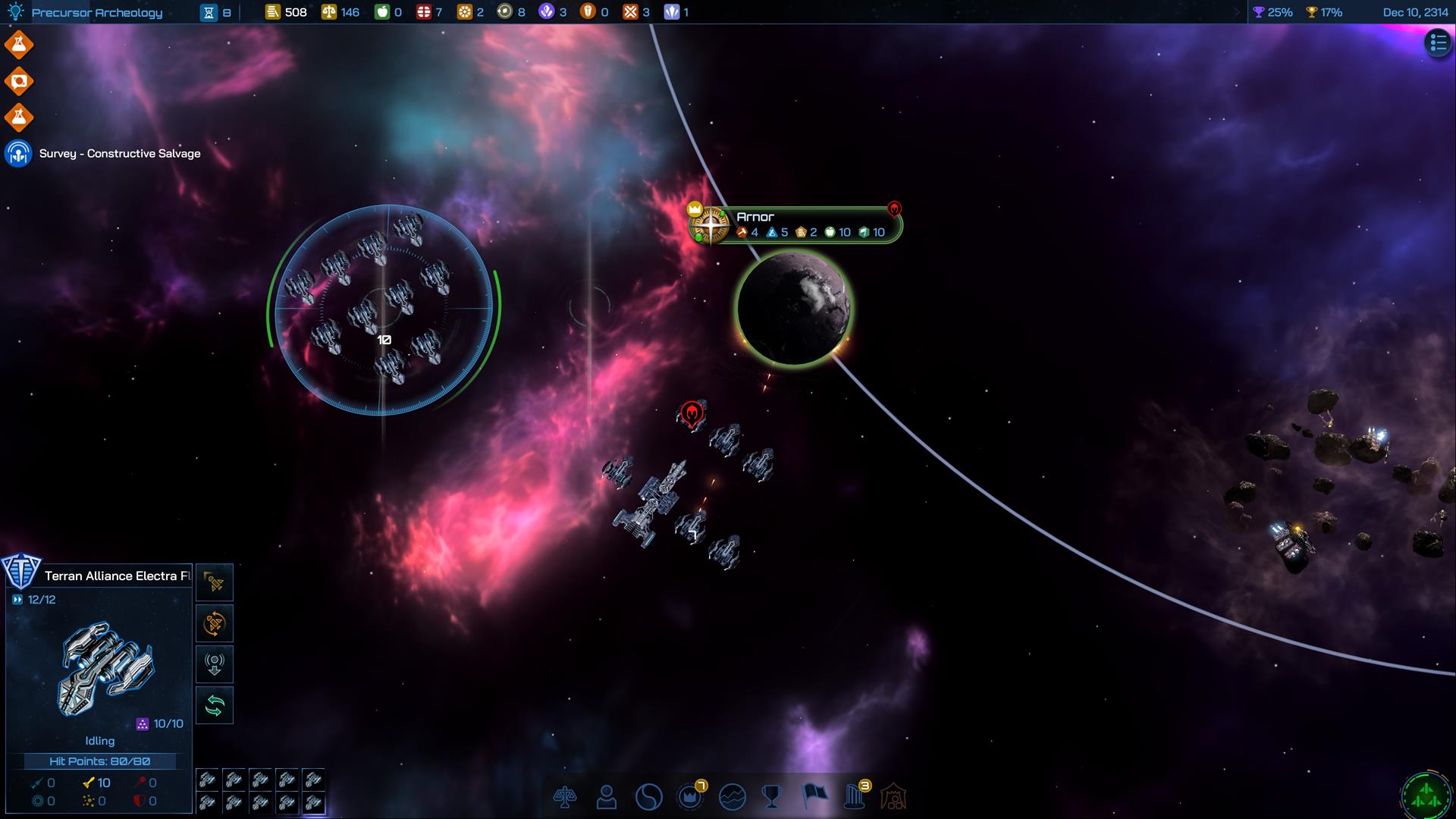Click the fleet panel's top orange ship button
Screen dimensions: 1456x819
(x=215, y=582)
